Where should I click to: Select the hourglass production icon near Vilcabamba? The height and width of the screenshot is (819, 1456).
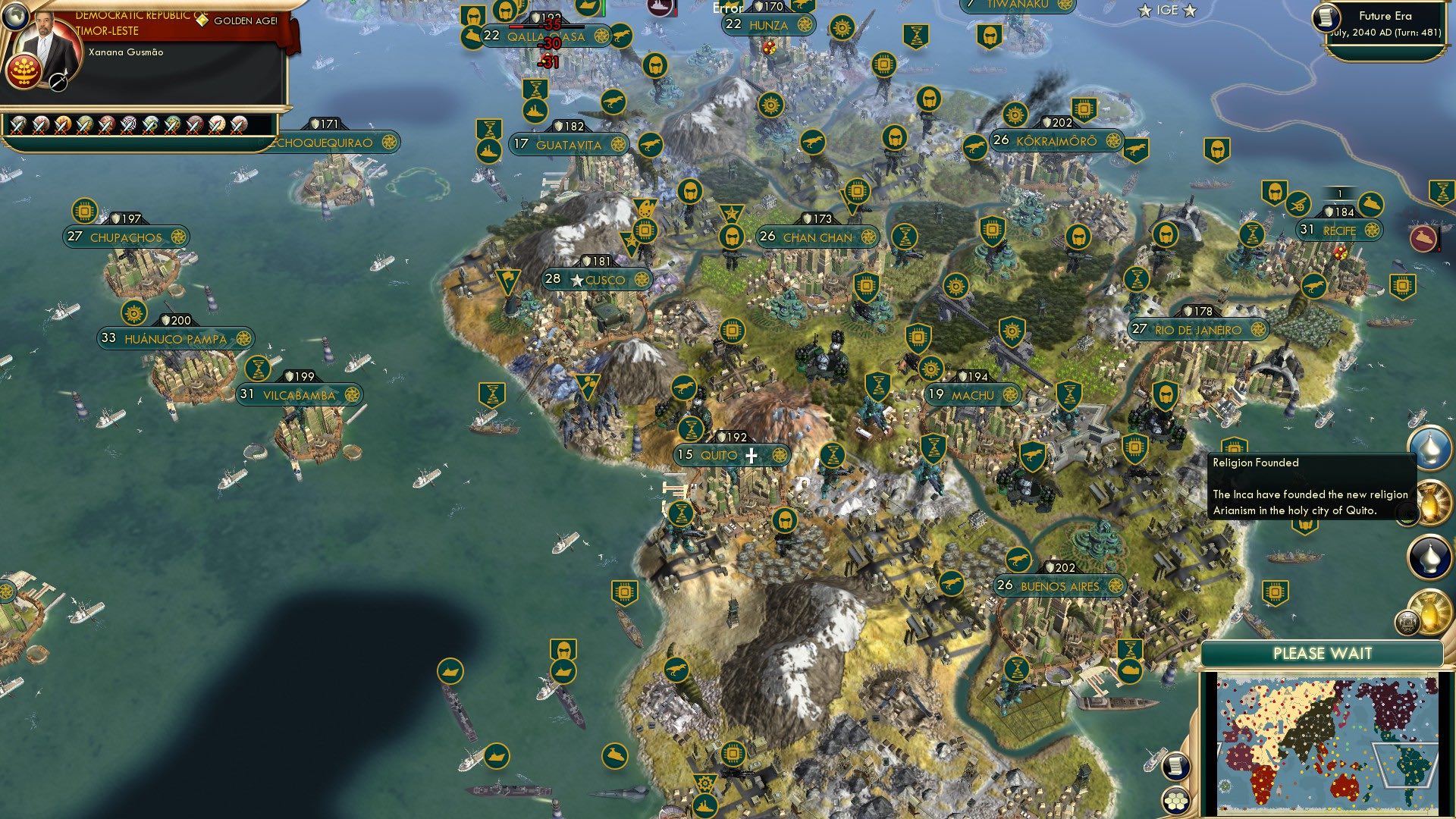(260, 369)
